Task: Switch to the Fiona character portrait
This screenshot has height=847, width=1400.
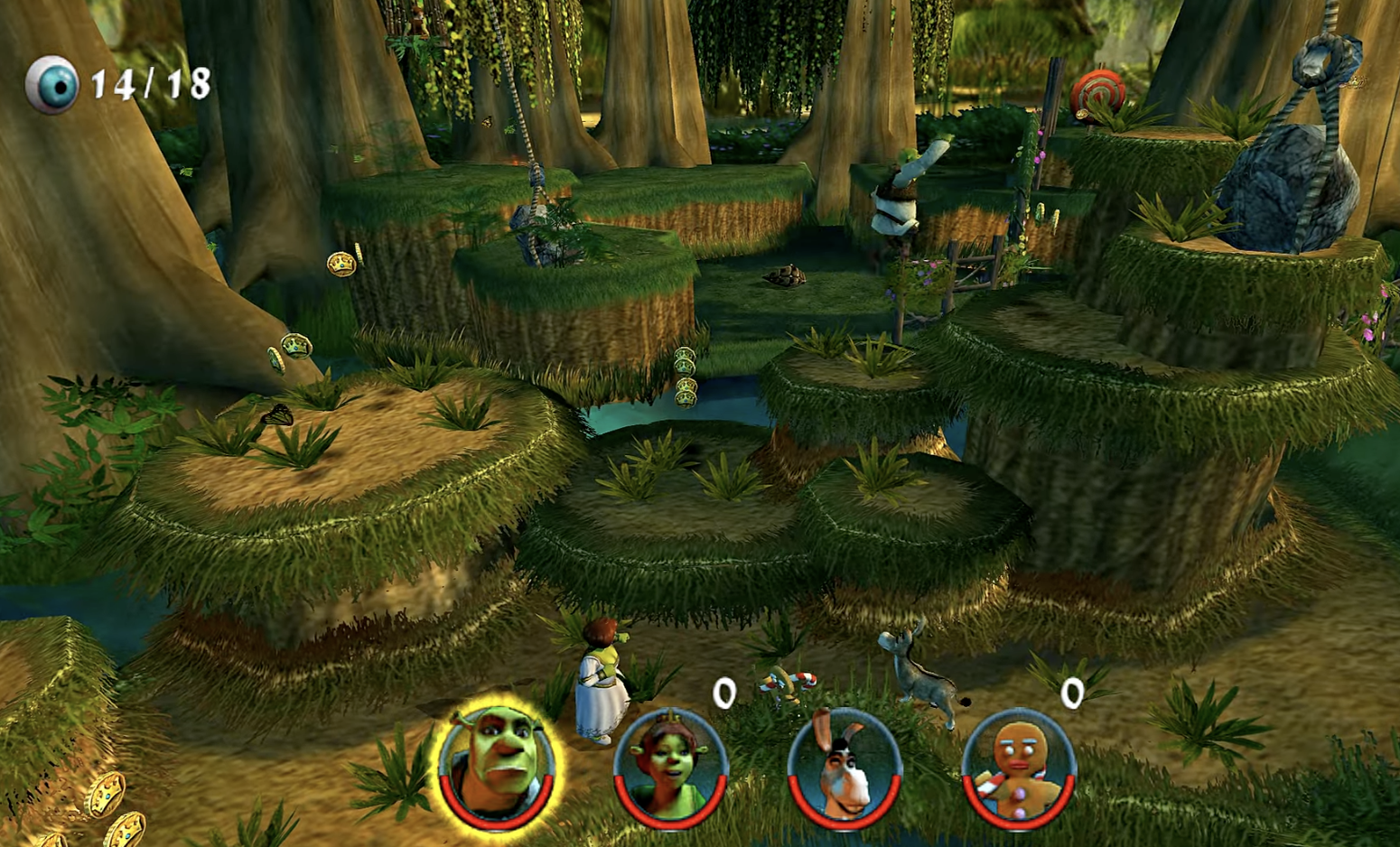Action: coord(670,769)
